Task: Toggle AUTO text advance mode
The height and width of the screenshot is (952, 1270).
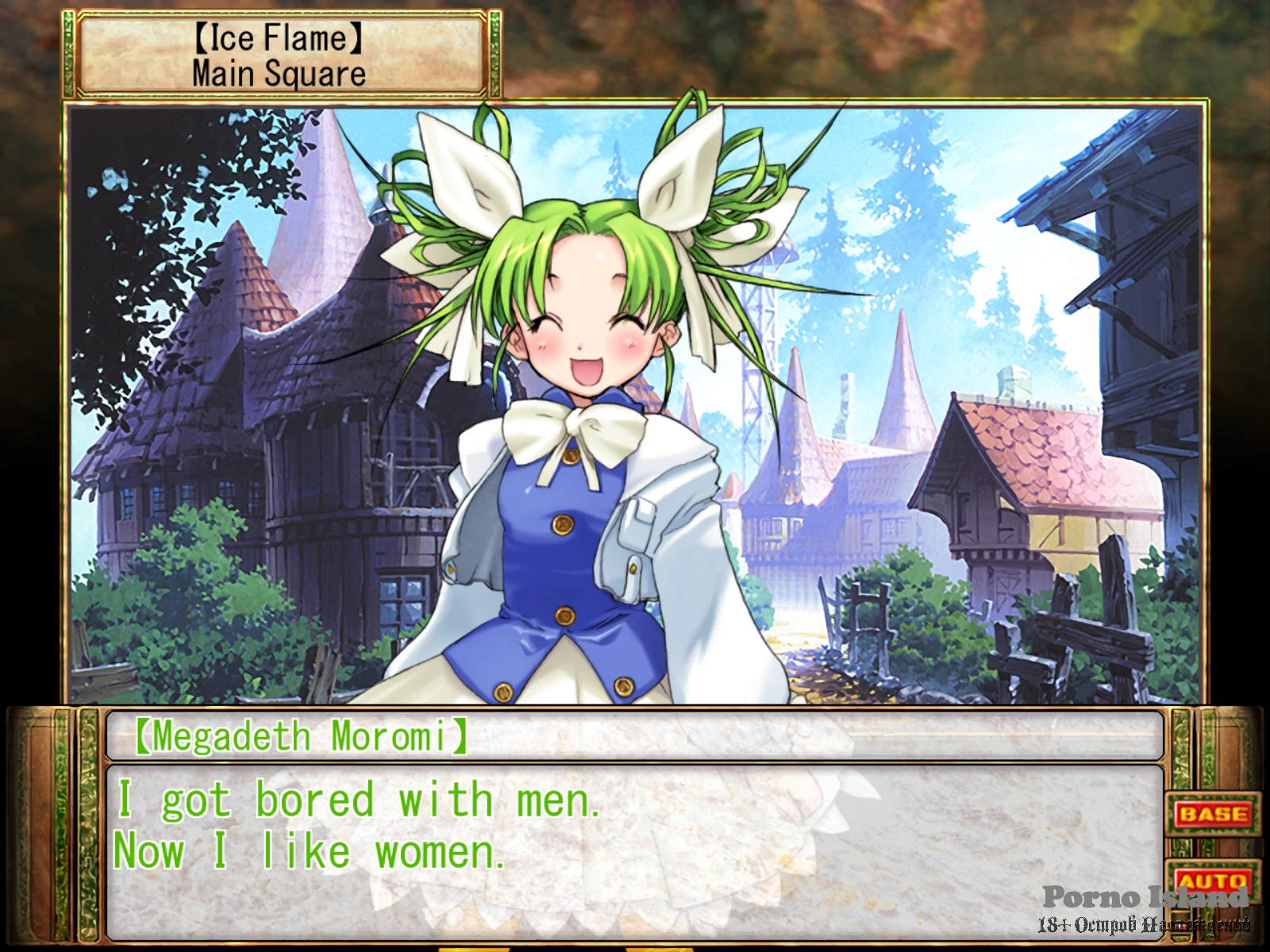Action: click(x=1212, y=881)
